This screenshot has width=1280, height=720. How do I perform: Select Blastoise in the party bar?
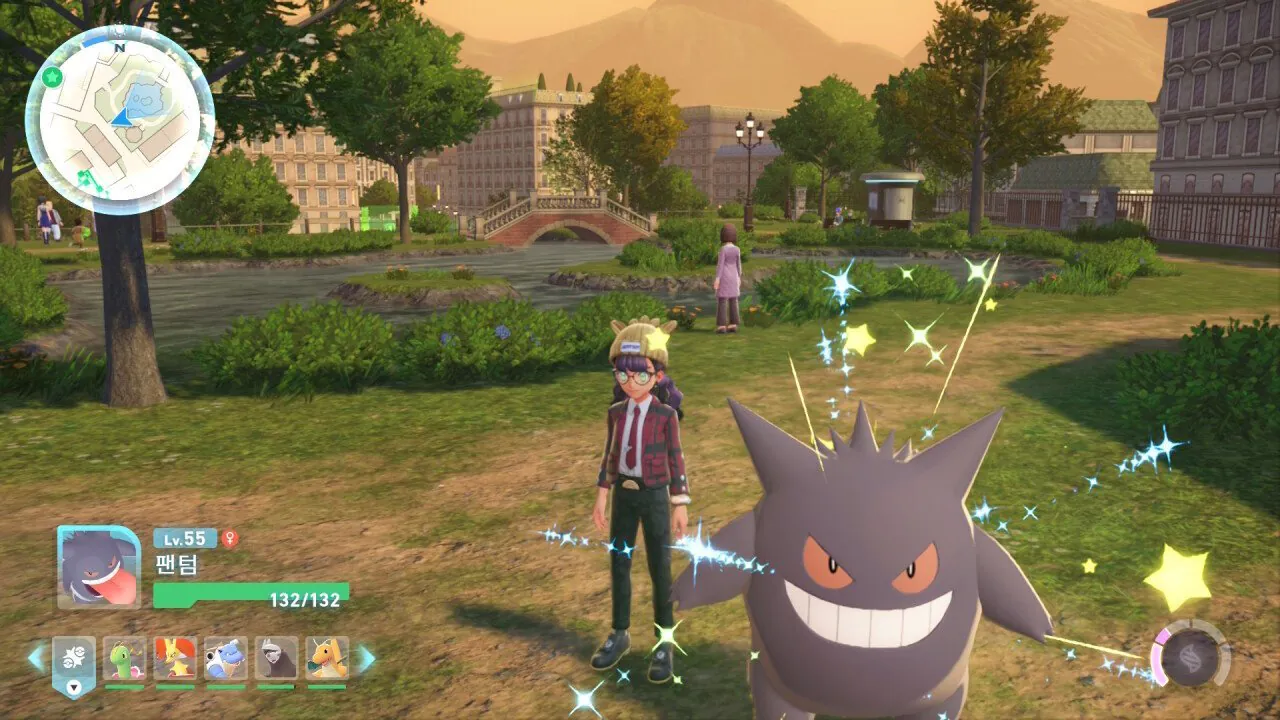coord(226,658)
